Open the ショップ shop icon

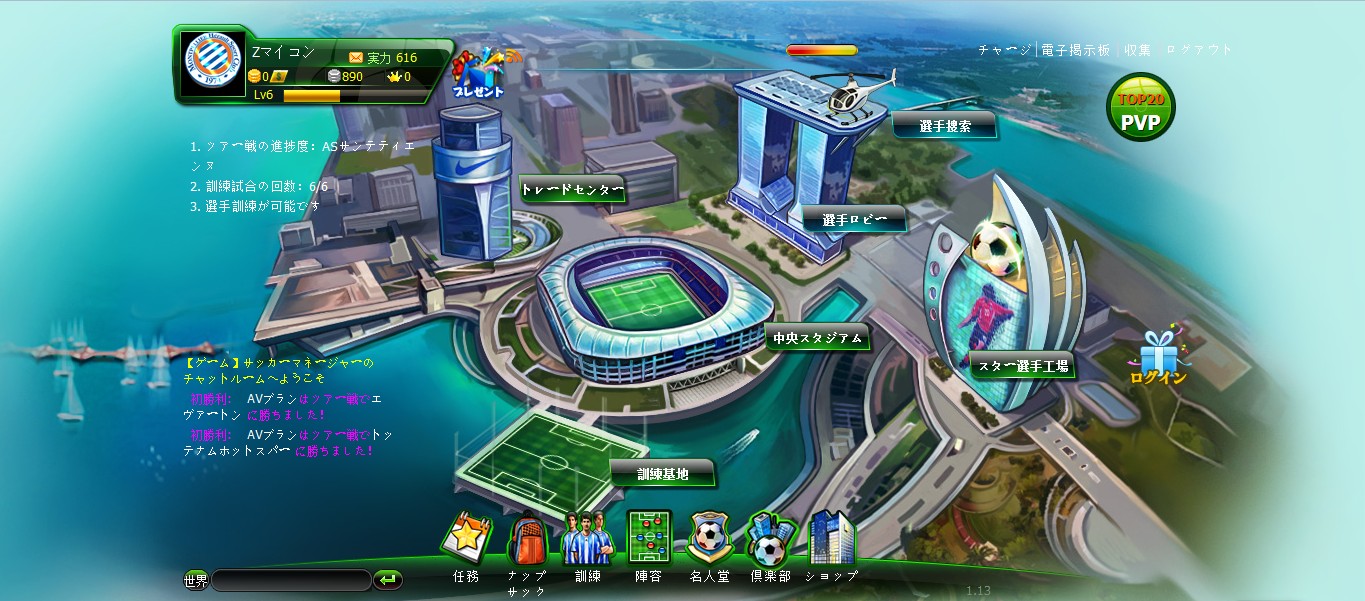tap(831, 540)
